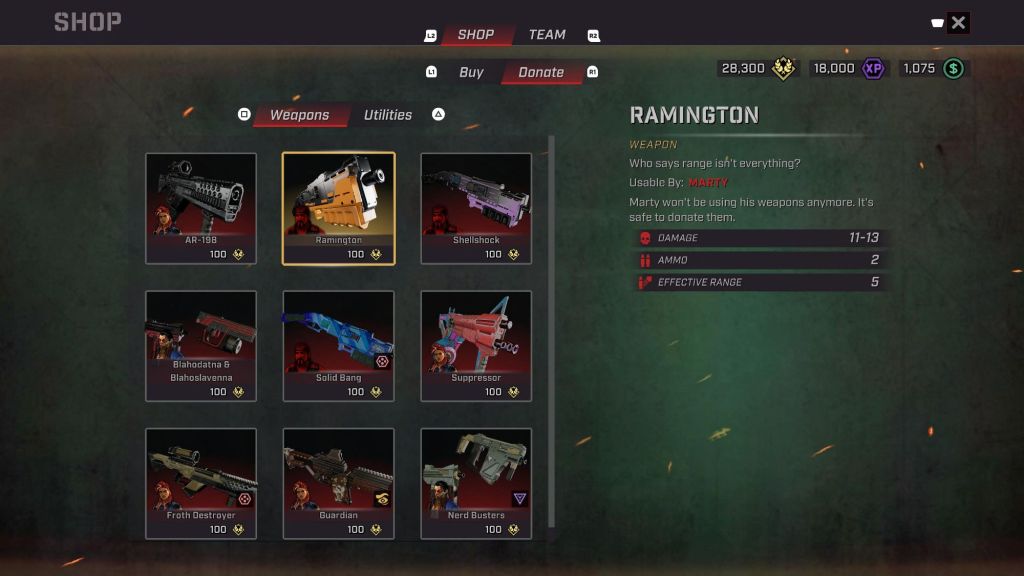Choose the Nerd Busters weapon tile
Image resolution: width=1024 pixels, height=576 pixels.
point(476,484)
